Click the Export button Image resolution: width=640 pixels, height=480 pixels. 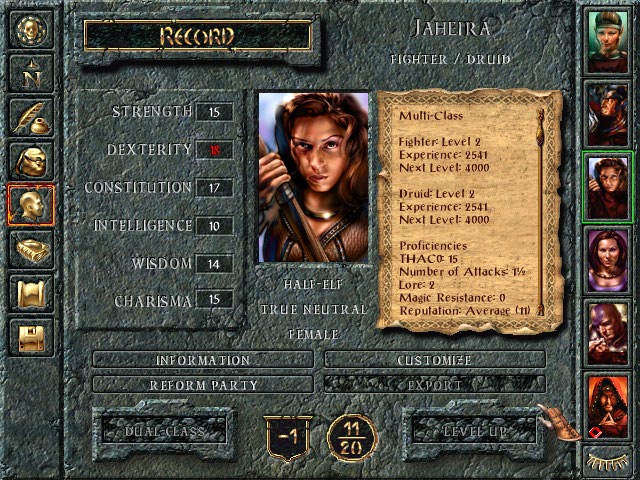435,384
